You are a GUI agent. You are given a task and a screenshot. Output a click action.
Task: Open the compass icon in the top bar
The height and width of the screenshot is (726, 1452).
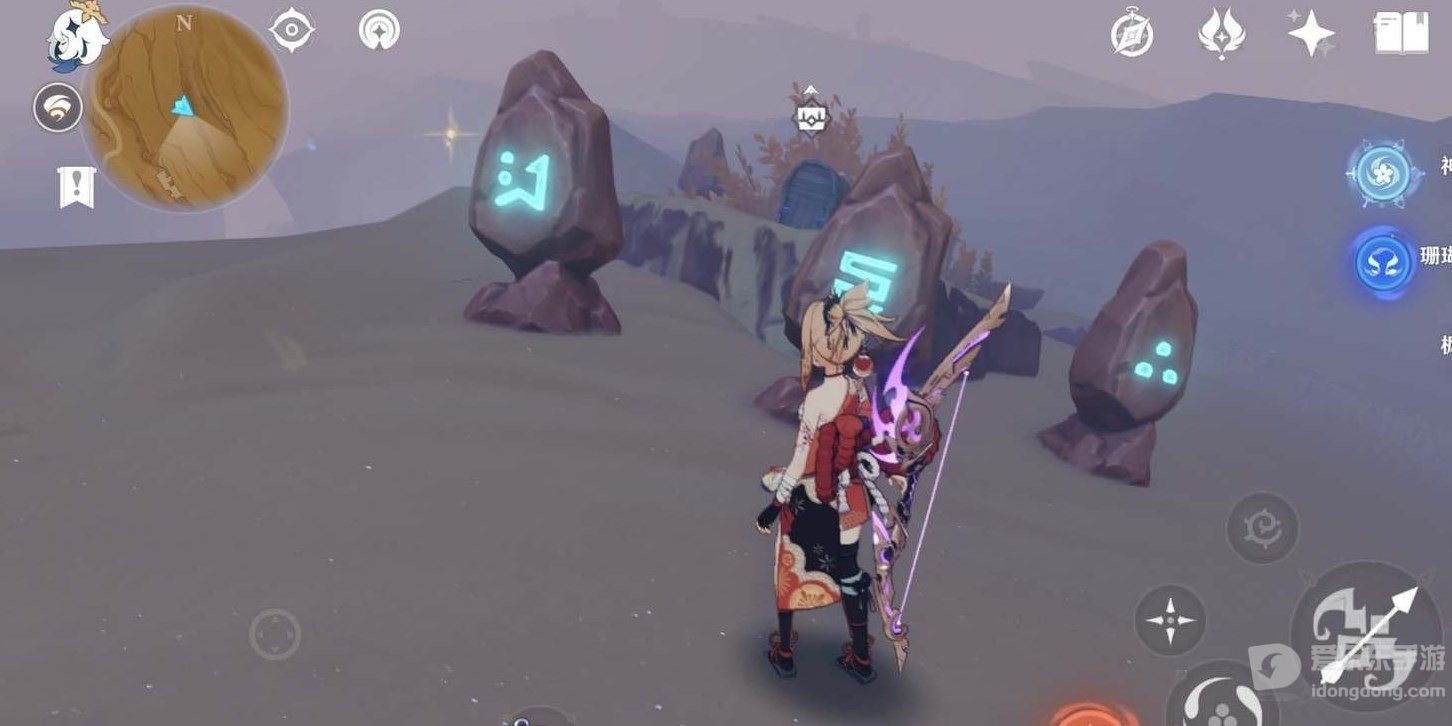tap(1132, 35)
